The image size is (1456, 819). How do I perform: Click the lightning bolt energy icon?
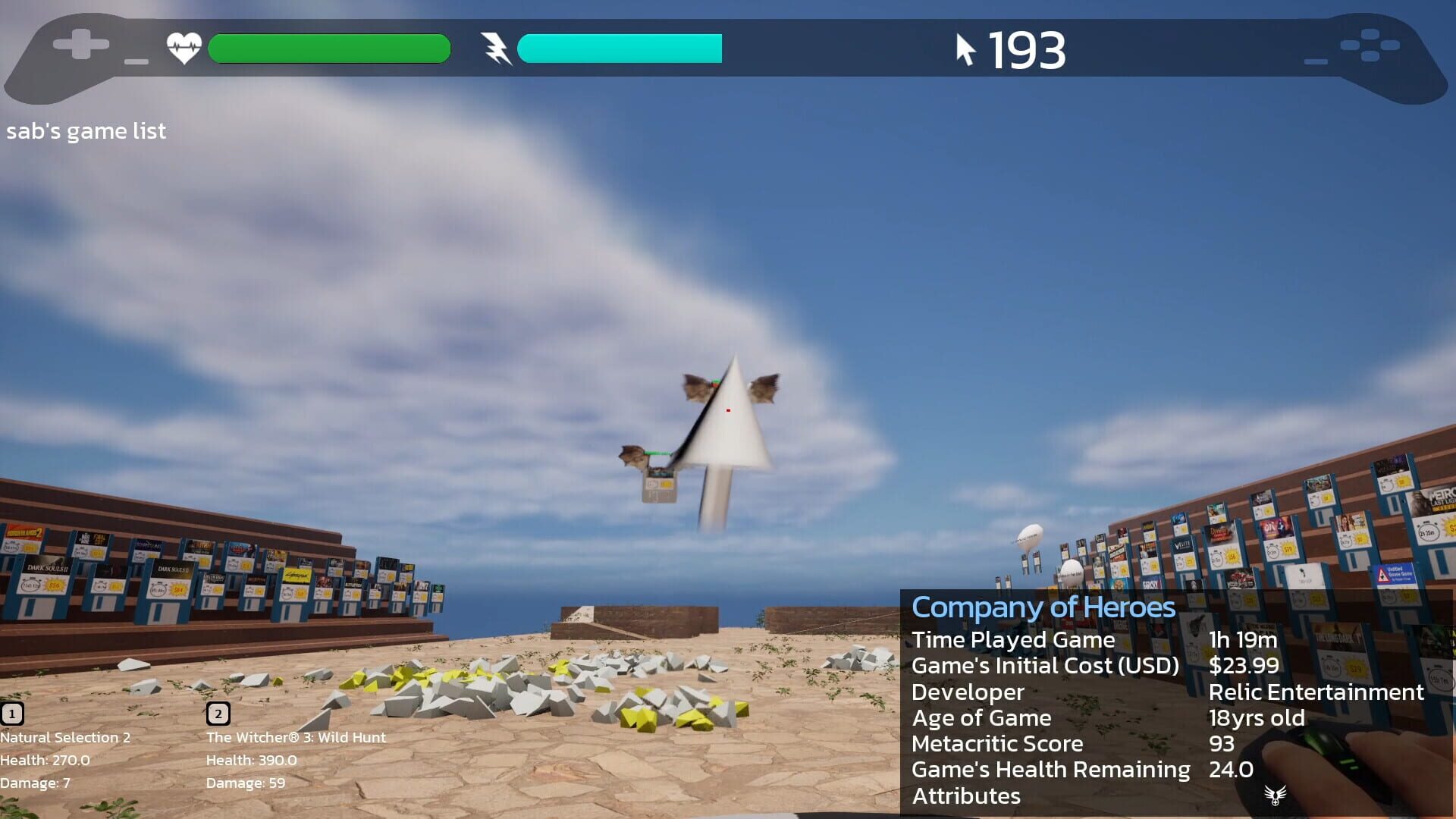497,47
